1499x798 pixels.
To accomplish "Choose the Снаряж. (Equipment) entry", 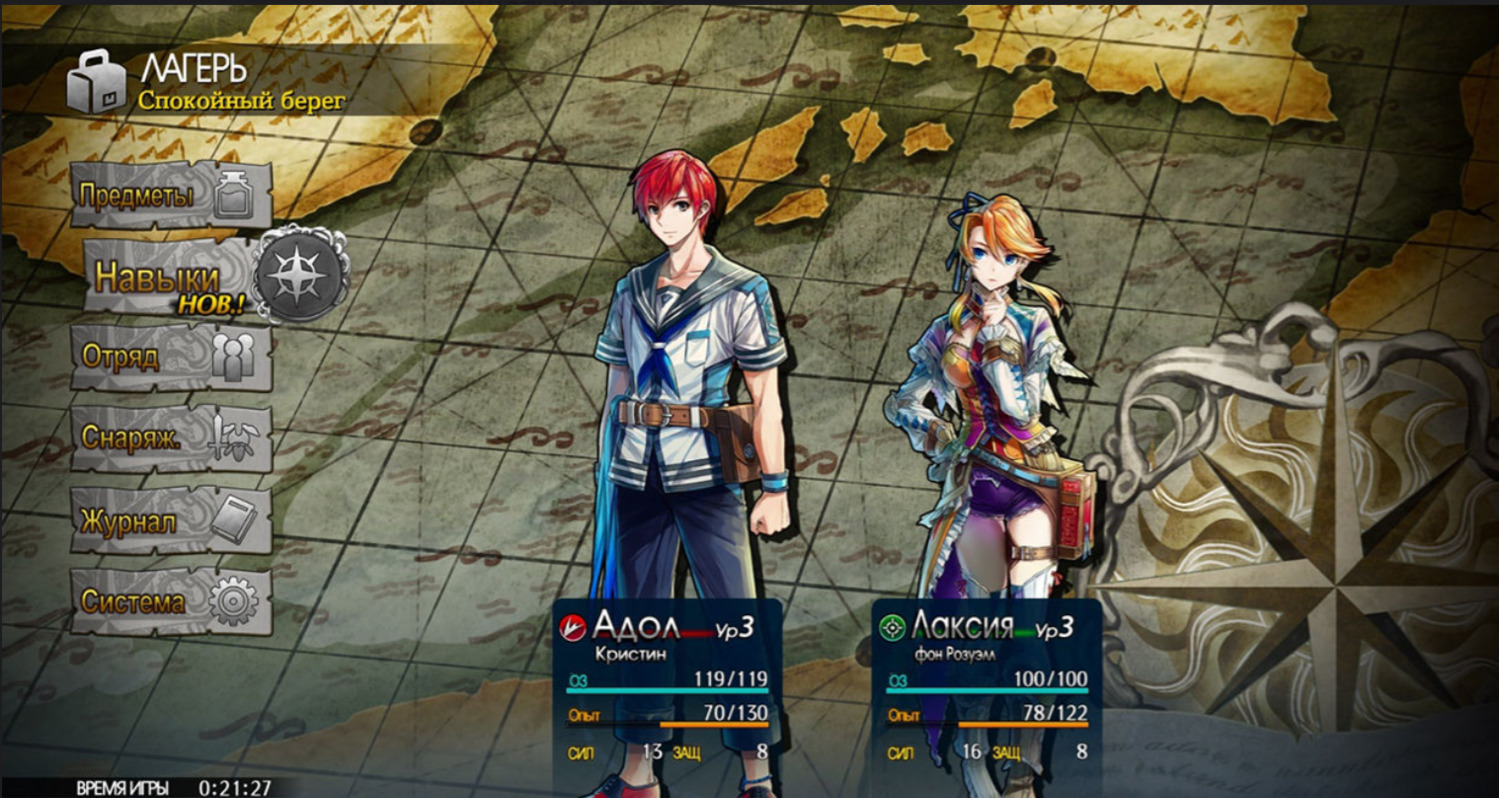I will pyautogui.click(x=171, y=439).
